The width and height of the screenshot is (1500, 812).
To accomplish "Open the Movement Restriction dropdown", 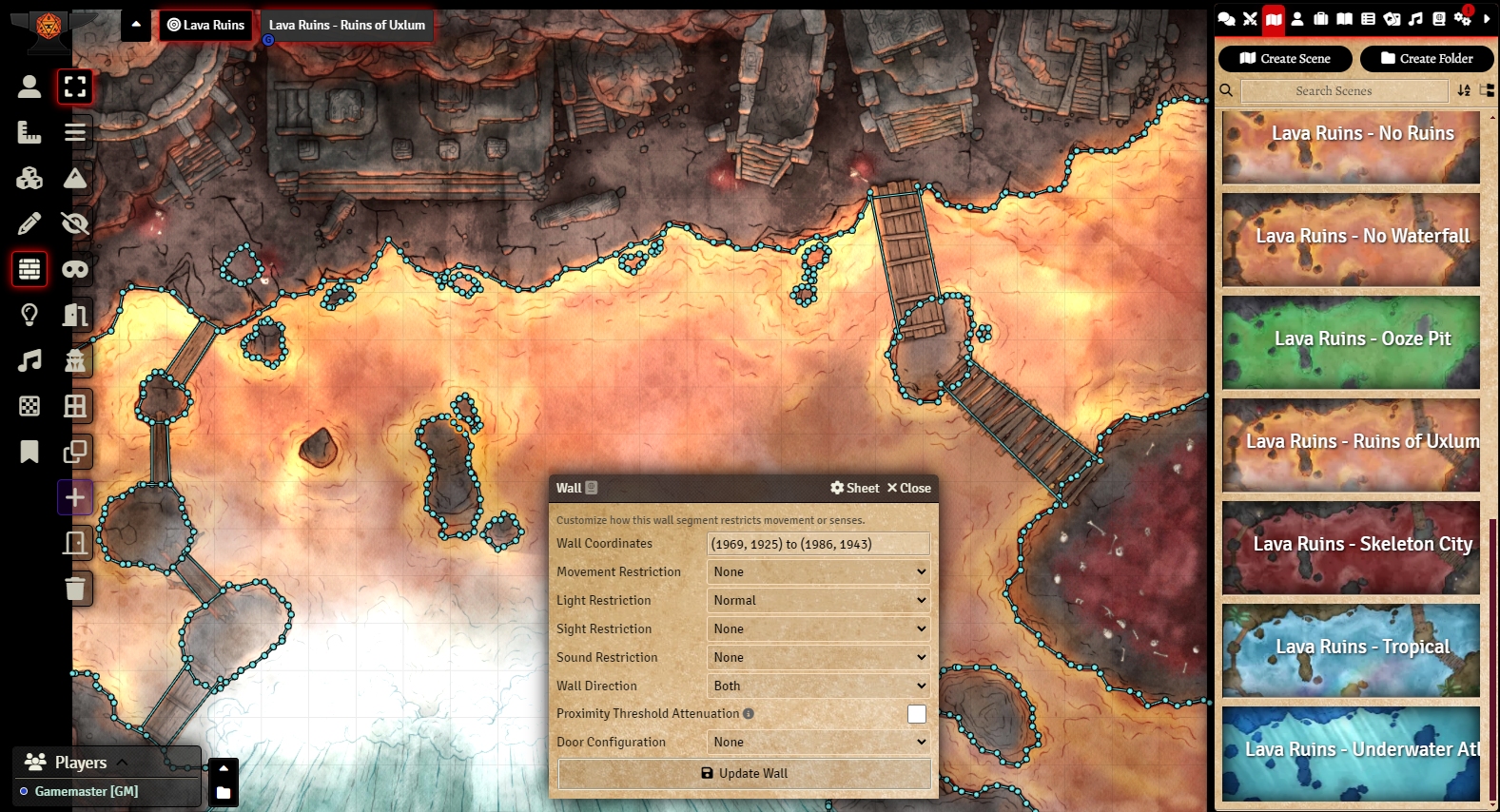I will 819,571.
